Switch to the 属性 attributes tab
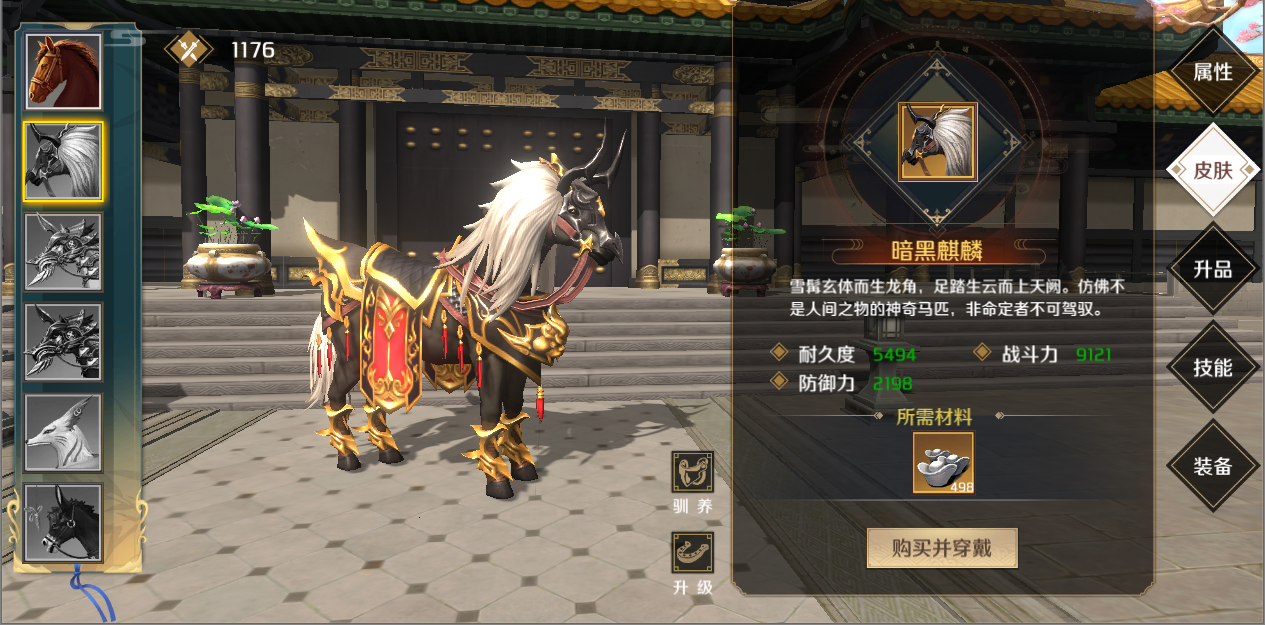1265x625 pixels. (x=1212, y=72)
